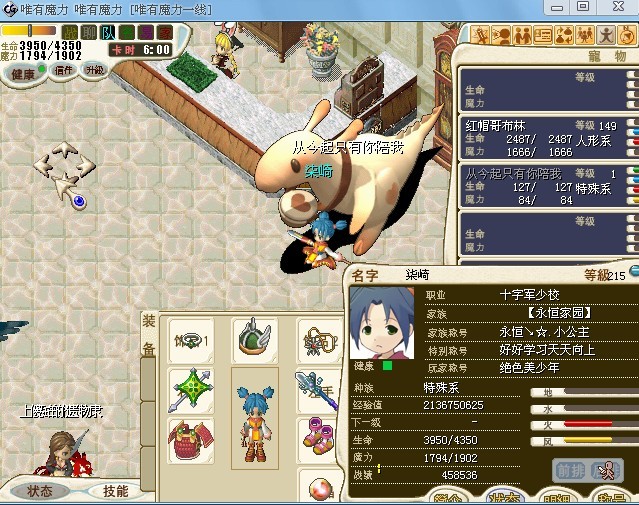The width and height of the screenshot is (639, 505).
Task: Toggle the 聊 chat mode indicator
Action: coord(89,33)
